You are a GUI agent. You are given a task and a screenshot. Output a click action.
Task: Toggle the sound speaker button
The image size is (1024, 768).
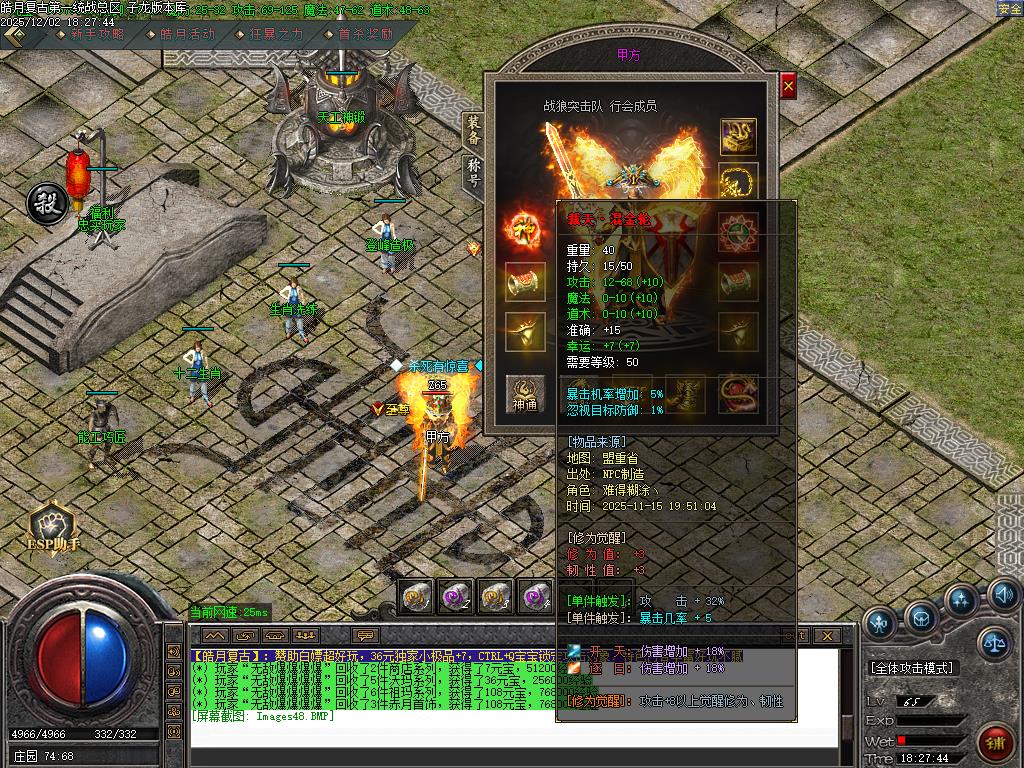(x=1003, y=596)
